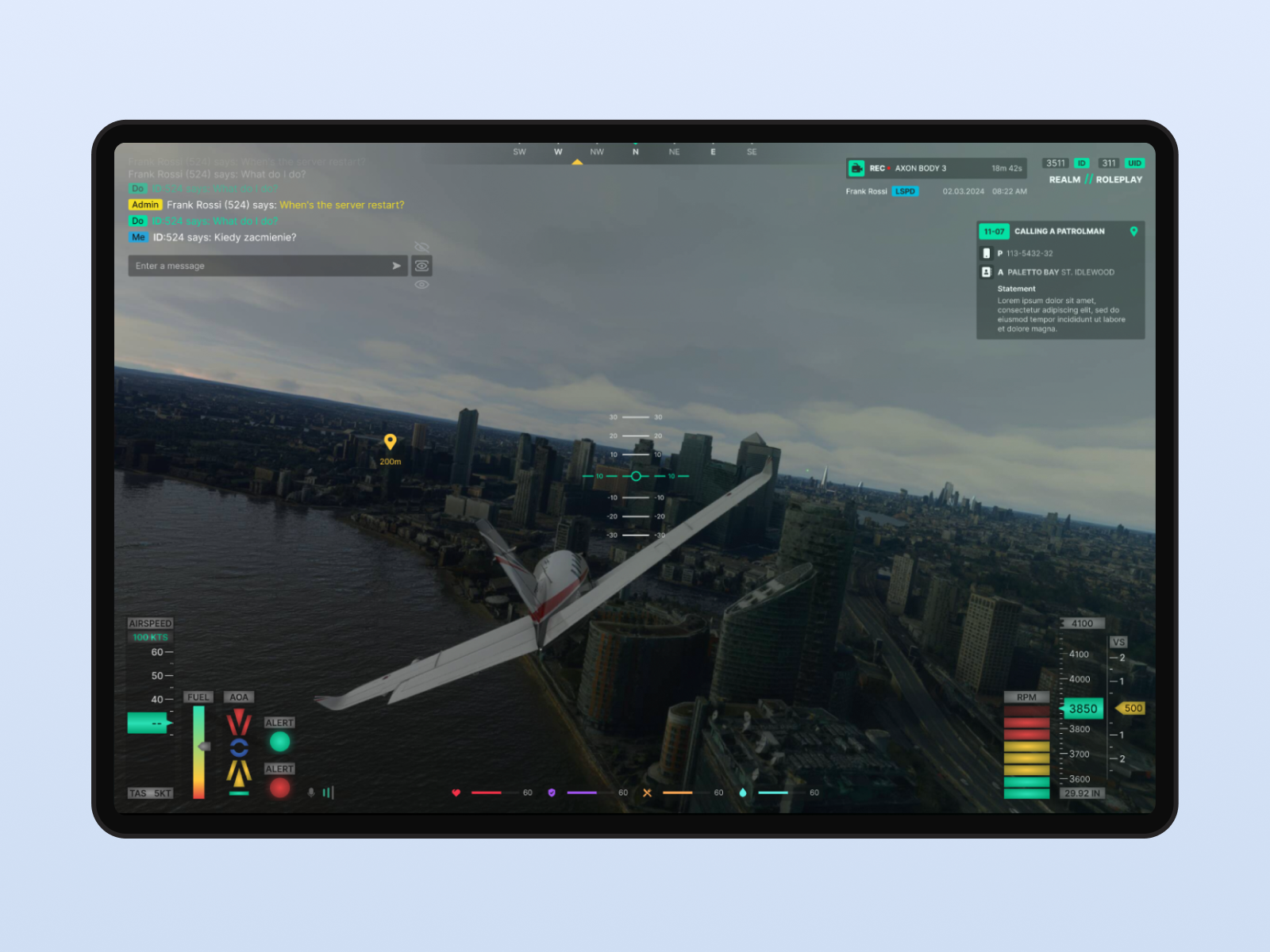The image size is (1270, 952).
Task: Click the green location pin on the patrolman card
Action: pos(1134,232)
